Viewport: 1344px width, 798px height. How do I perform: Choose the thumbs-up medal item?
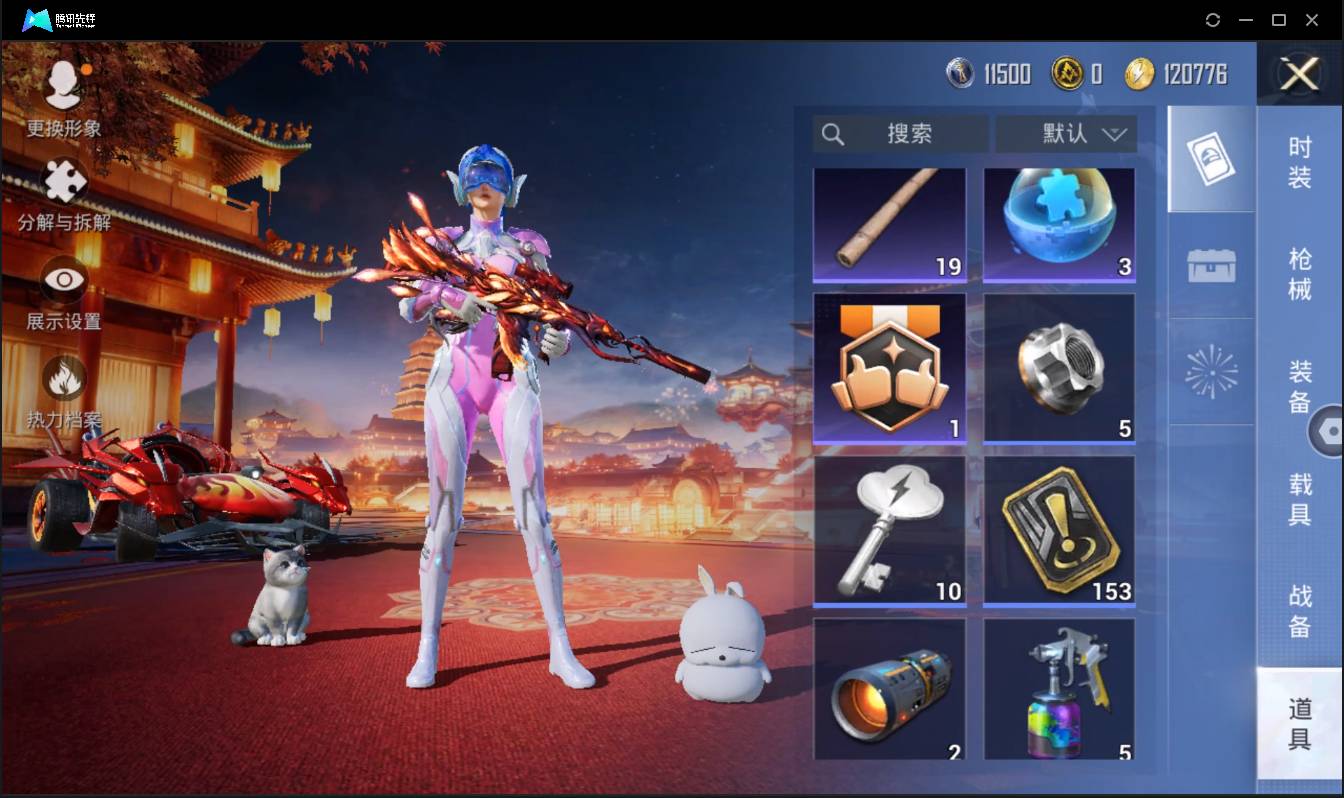[890, 368]
